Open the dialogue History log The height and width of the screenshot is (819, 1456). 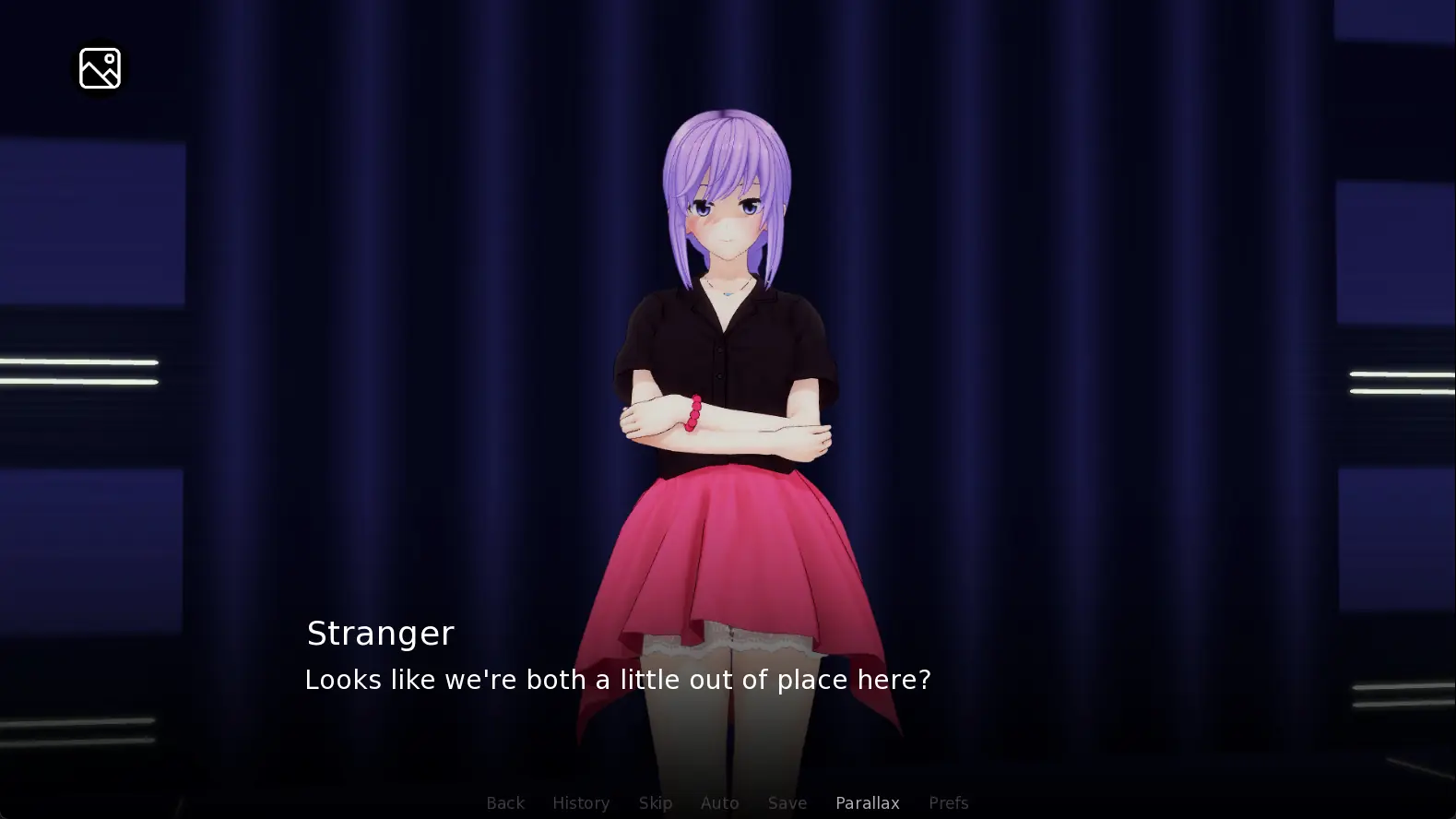pyautogui.click(x=581, y=803)
